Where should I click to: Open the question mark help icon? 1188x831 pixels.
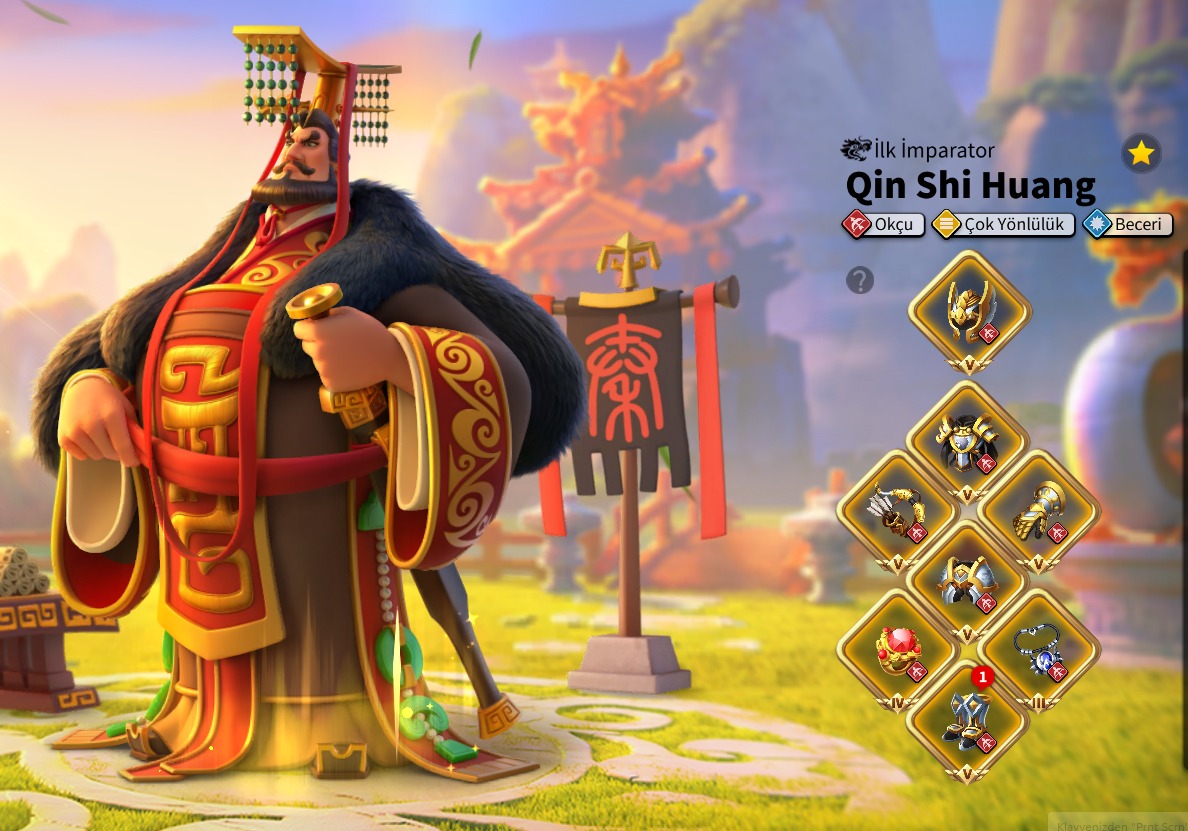click(860, 280)
